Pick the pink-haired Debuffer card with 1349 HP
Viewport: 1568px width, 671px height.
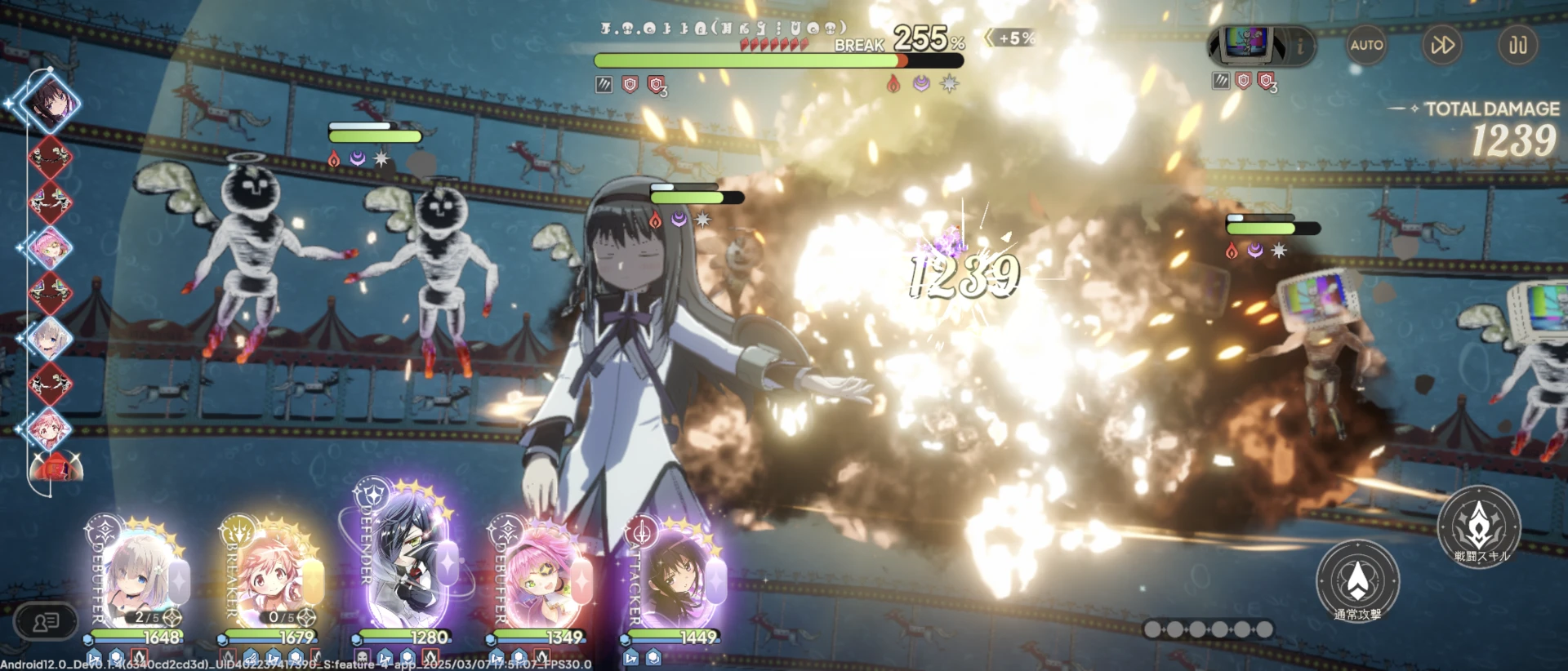pyautogui.click(x=541, y=575)
